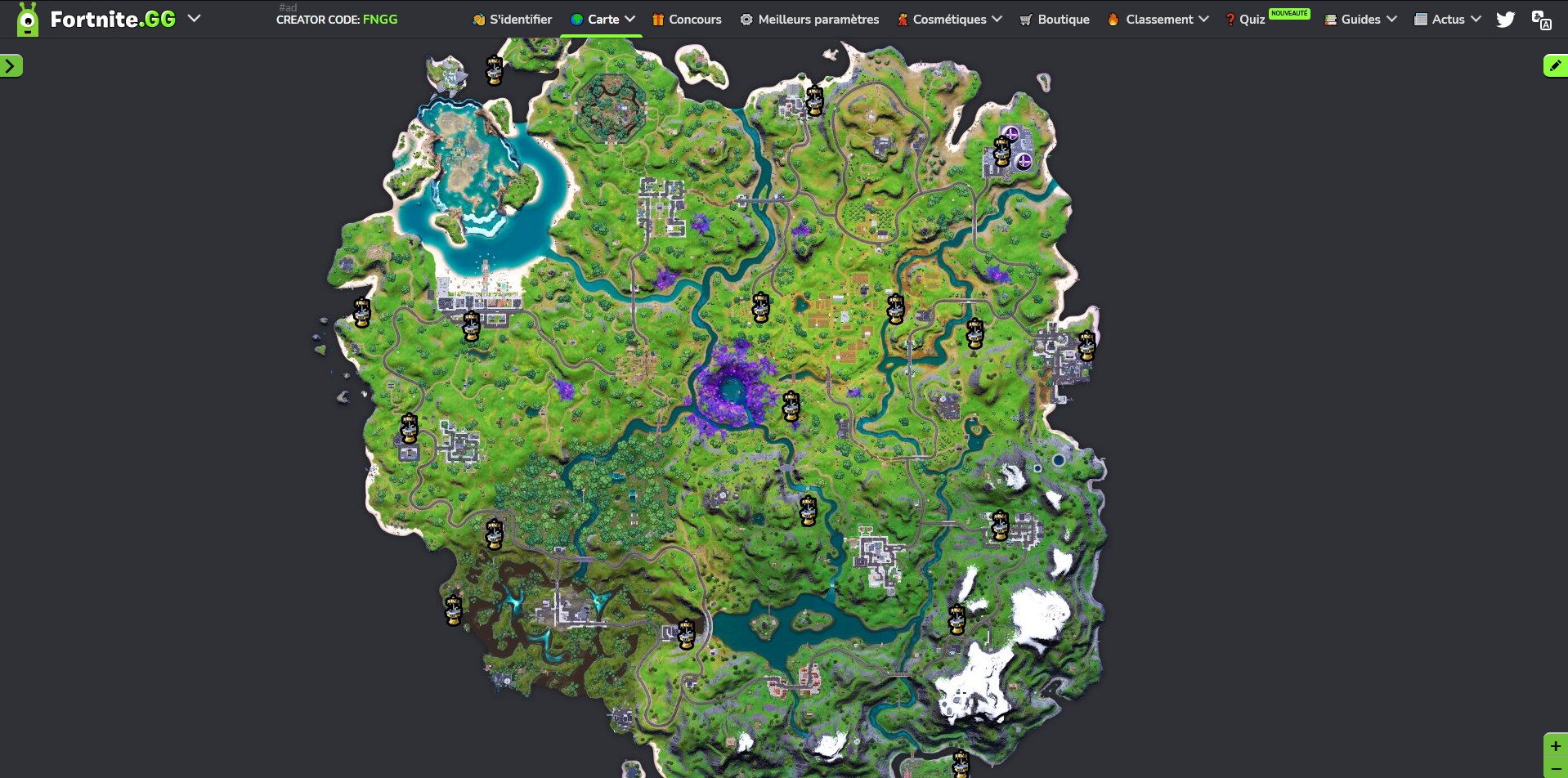The height and width of the screenshot is (778, 1568).
Task: Click the shopping cart icon beside Boutique
Action: (1025, 19)
